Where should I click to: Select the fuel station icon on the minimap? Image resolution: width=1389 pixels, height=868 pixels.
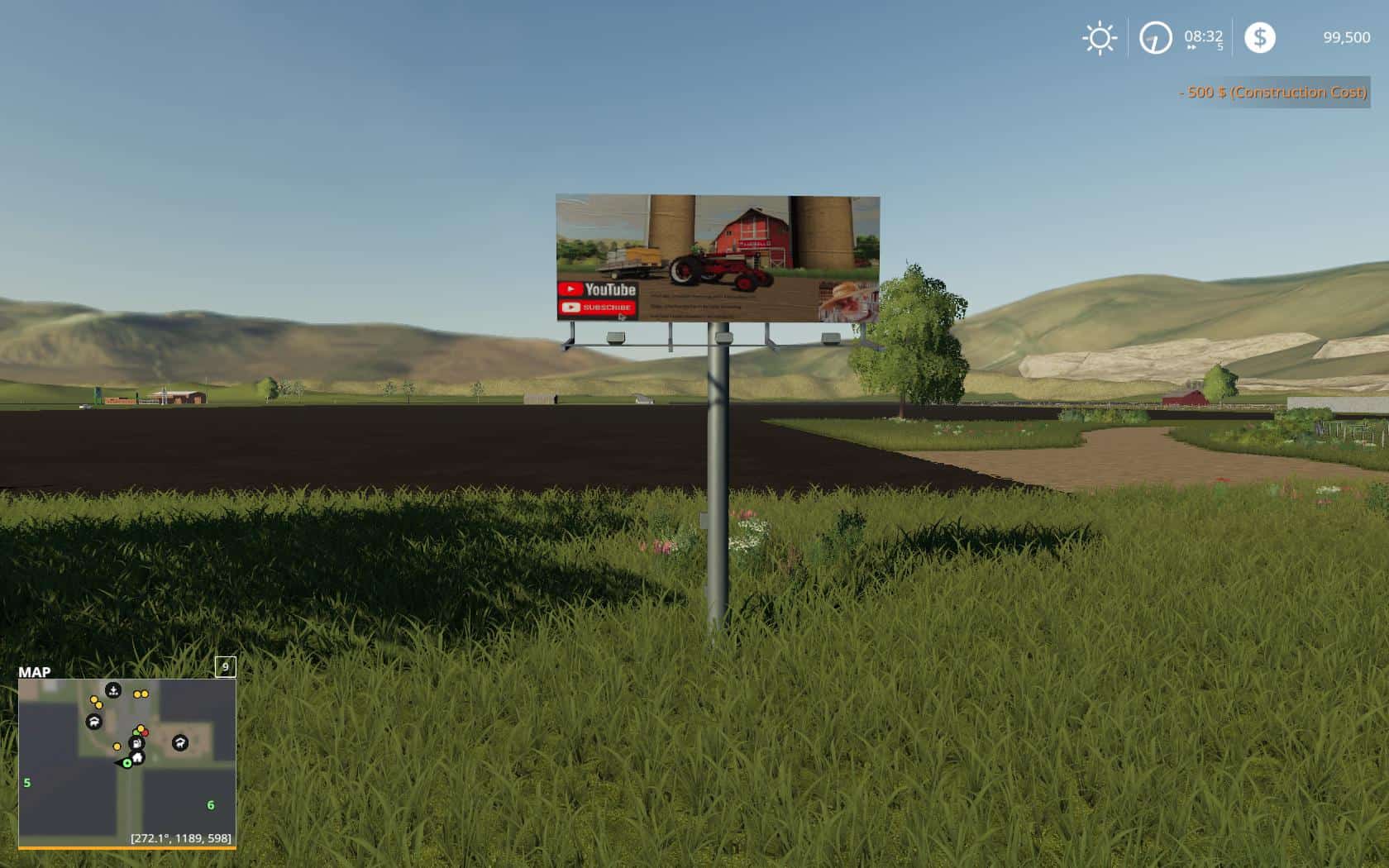tap(137, 744)
